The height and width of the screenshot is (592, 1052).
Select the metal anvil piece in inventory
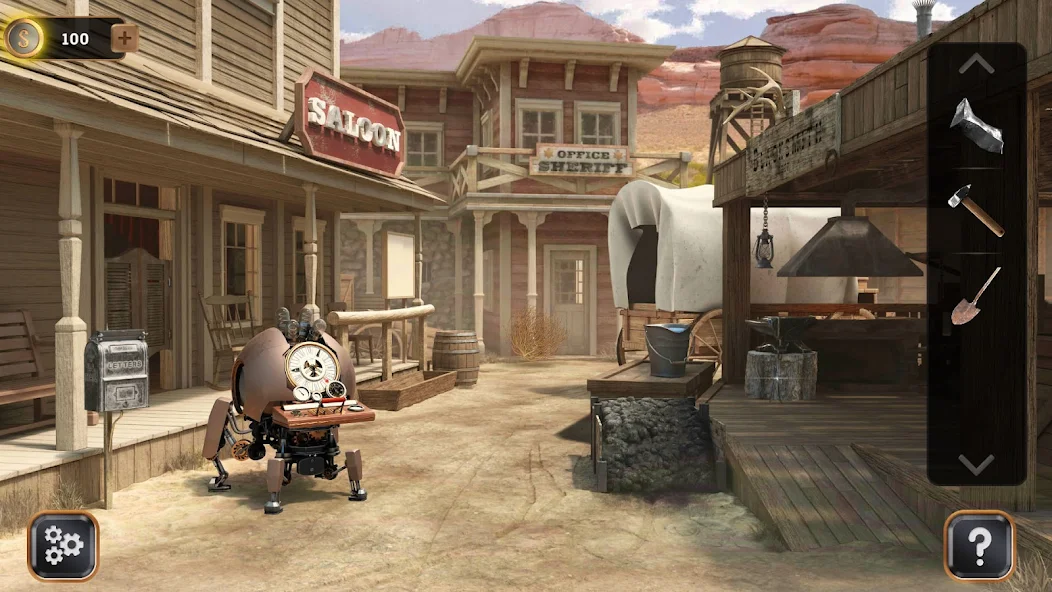tap(976, 127)
